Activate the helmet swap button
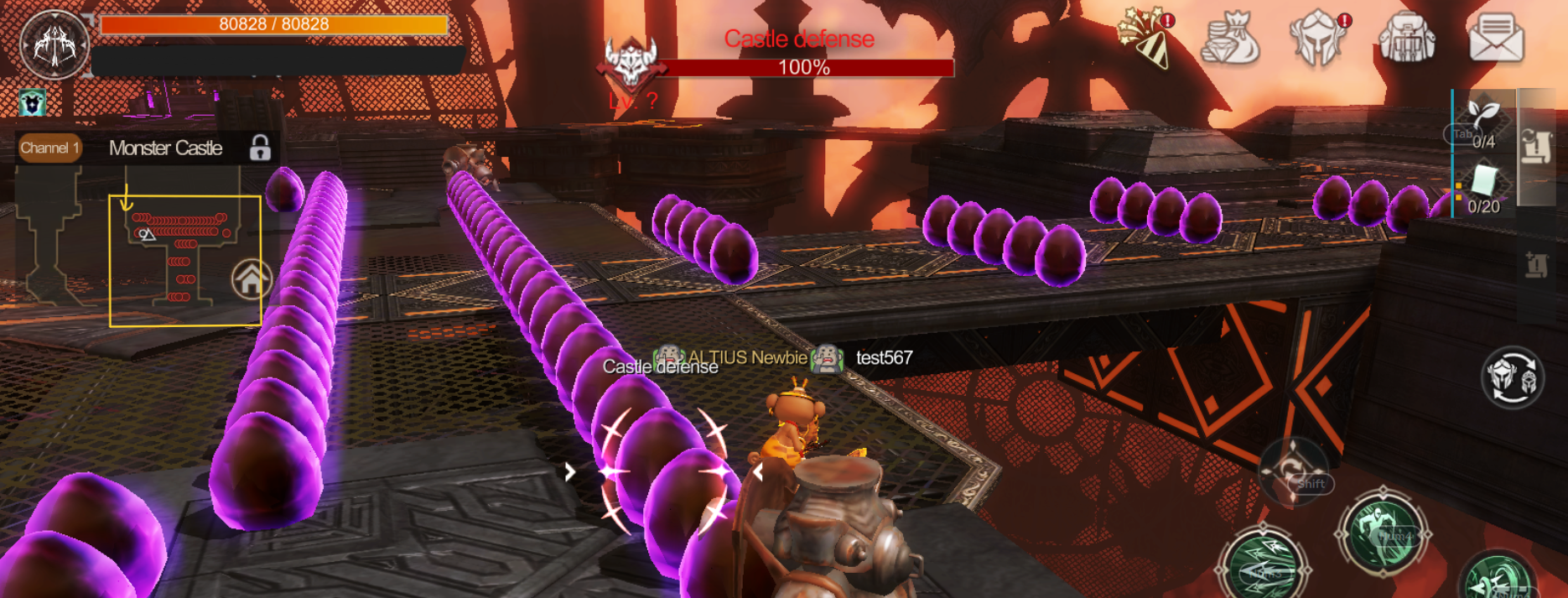1568x598 pixels. click(1512, 377)
